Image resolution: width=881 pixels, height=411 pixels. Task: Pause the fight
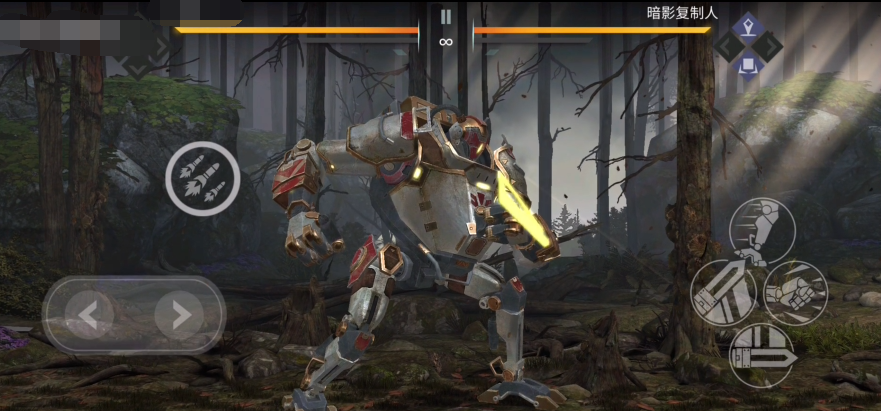point(446,16)
